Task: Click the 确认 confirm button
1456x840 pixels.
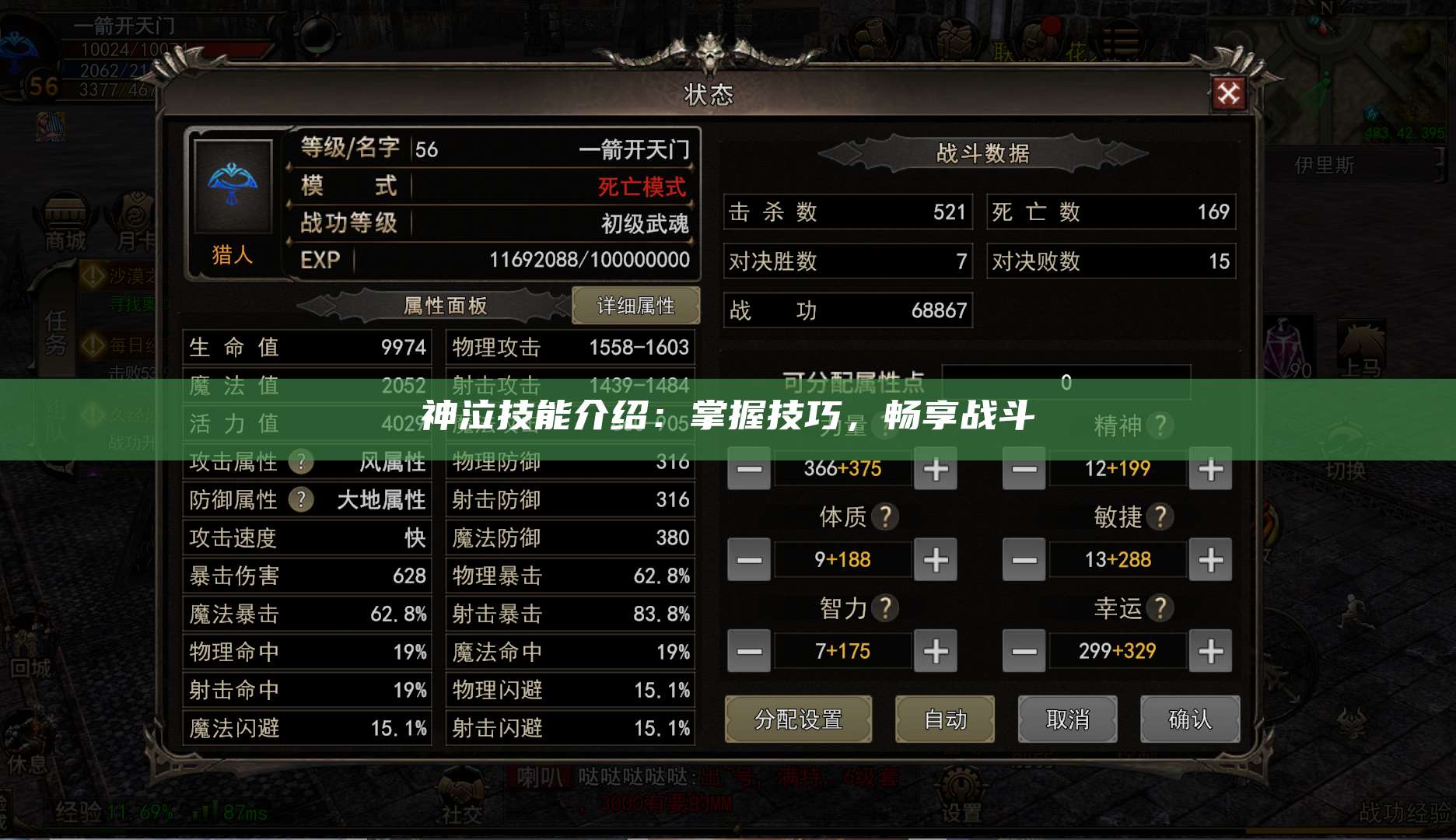Action: click(x=1190, y=719)
